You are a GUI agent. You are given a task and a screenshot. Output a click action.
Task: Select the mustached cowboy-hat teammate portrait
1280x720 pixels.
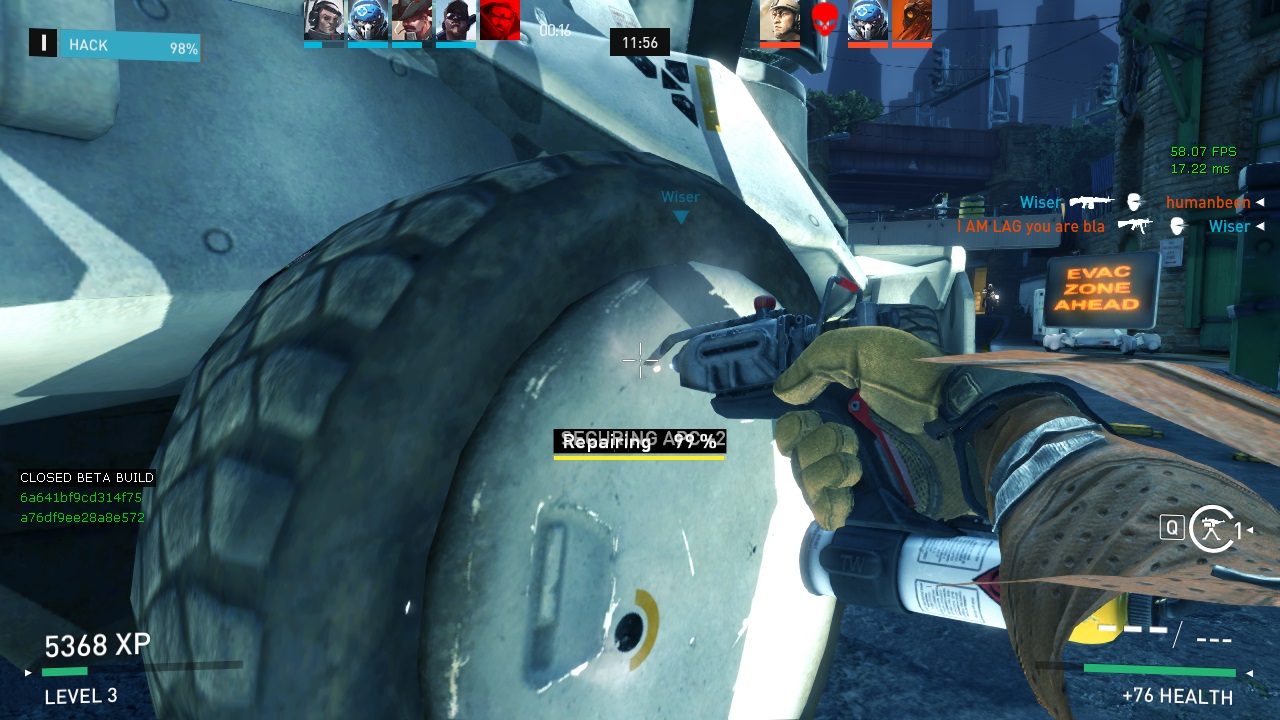(411, 20)
